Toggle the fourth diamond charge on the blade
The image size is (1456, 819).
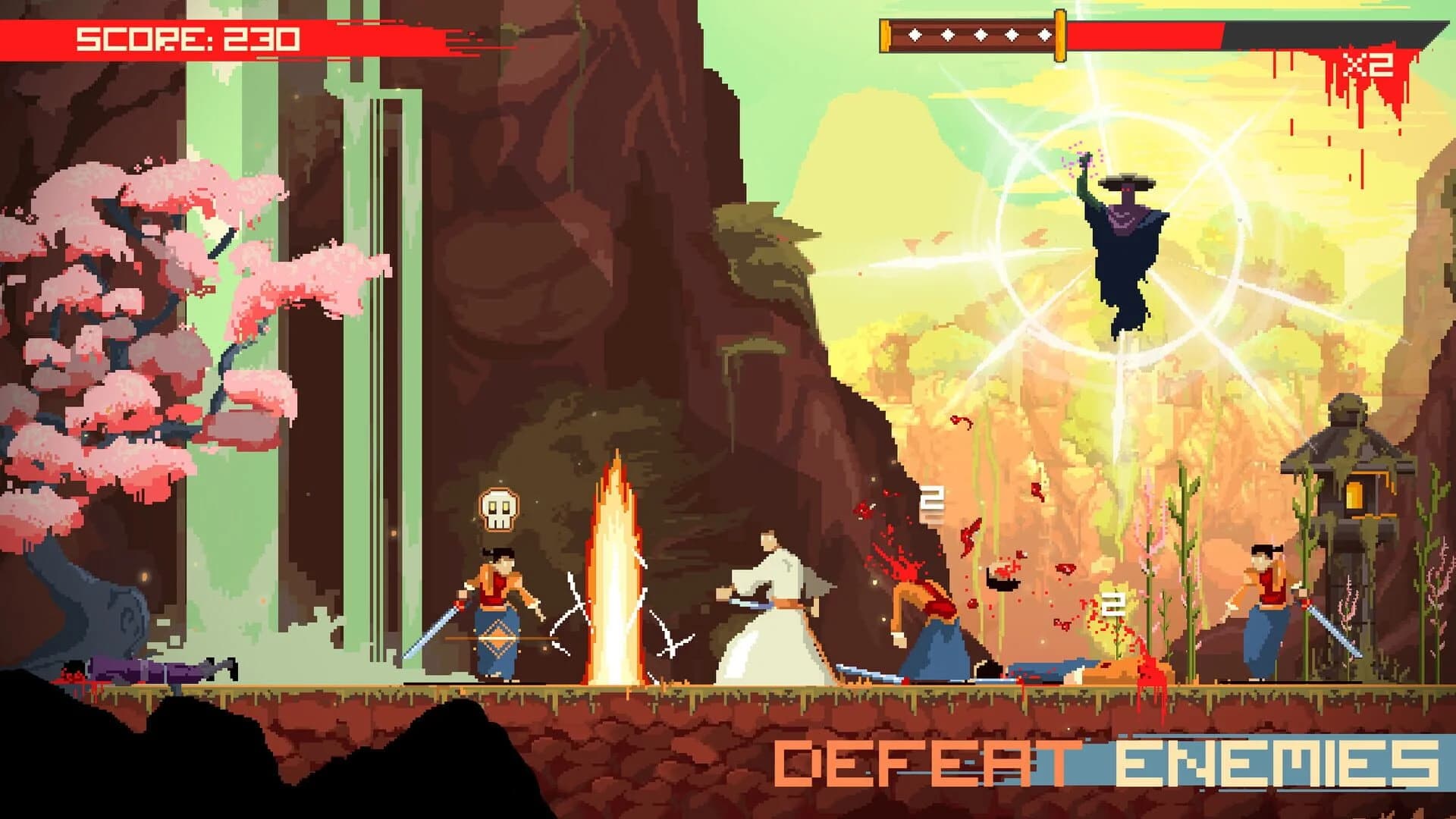coord(1013,34)
